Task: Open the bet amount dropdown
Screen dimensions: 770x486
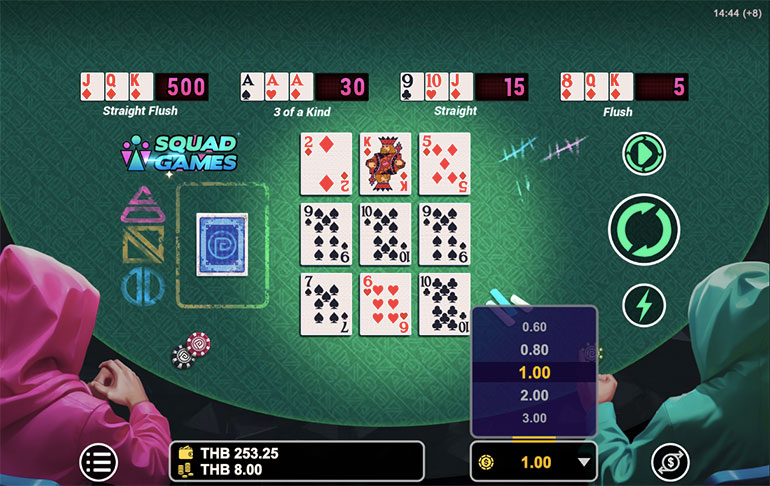Action: pyautogui.click(x=534, y=462)
